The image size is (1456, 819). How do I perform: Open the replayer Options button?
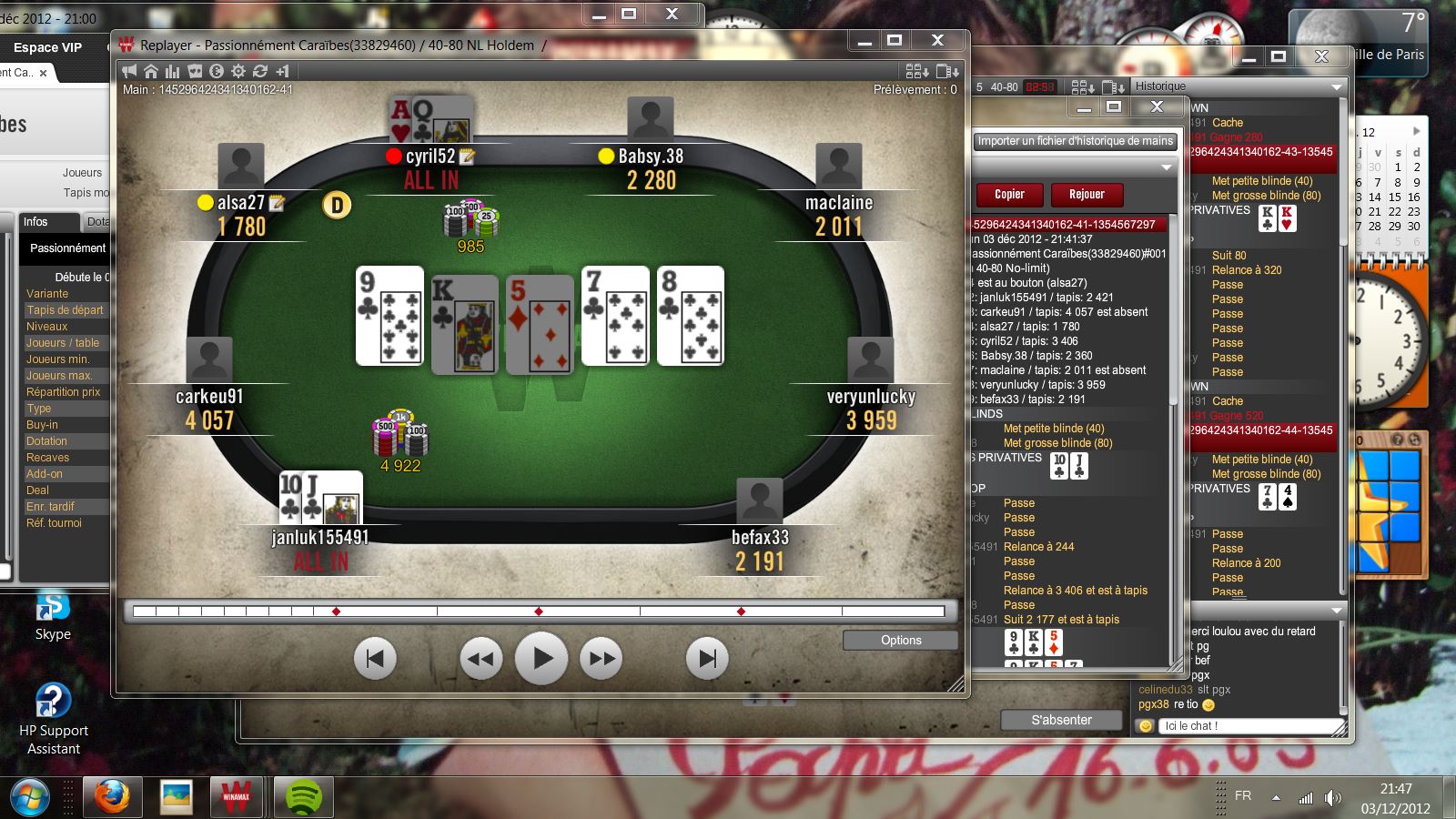click(900, 641)
